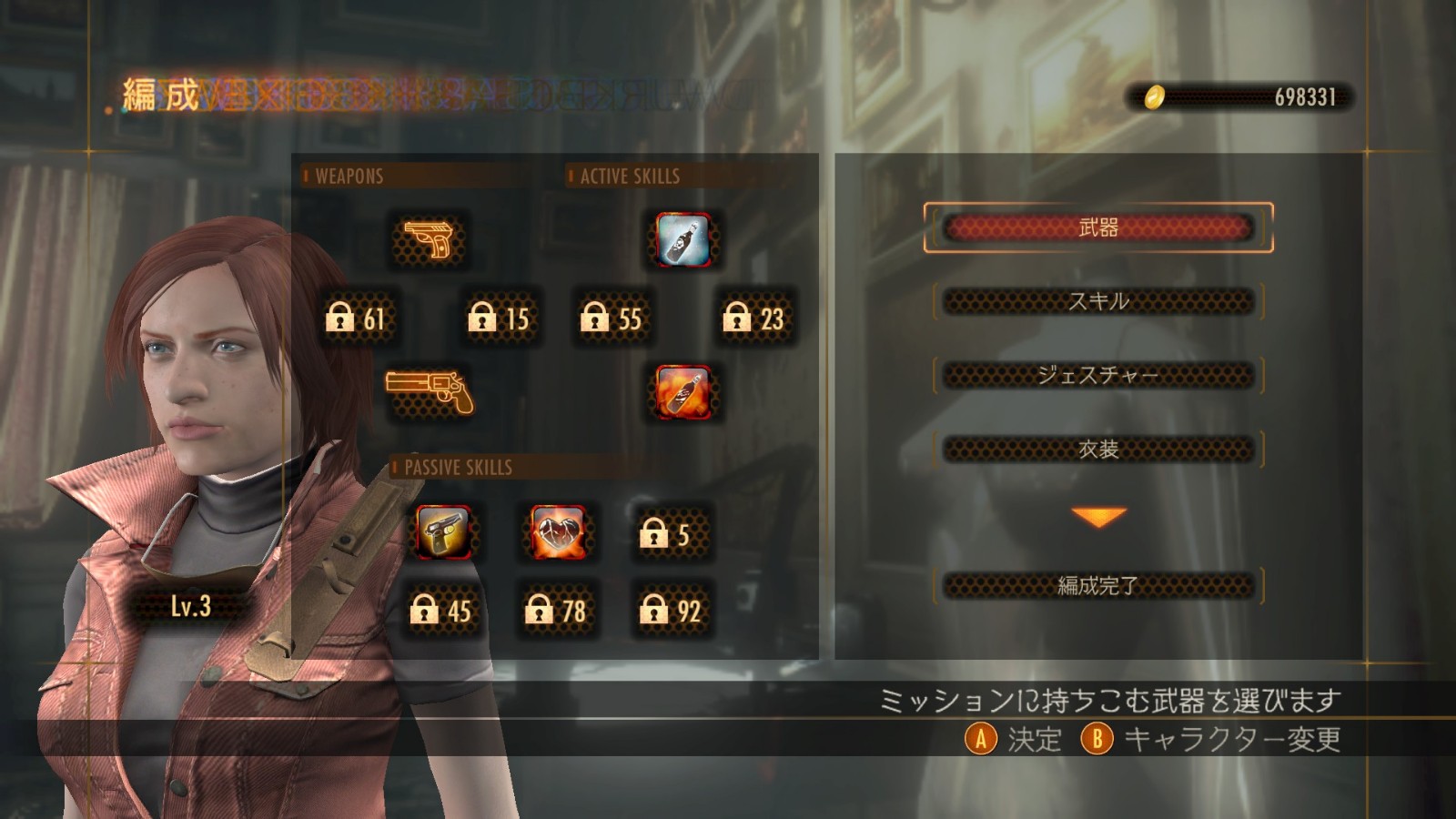1456x819 pixels.
Task: Click the locked active skill slot level 55
Action: (612, 318)
